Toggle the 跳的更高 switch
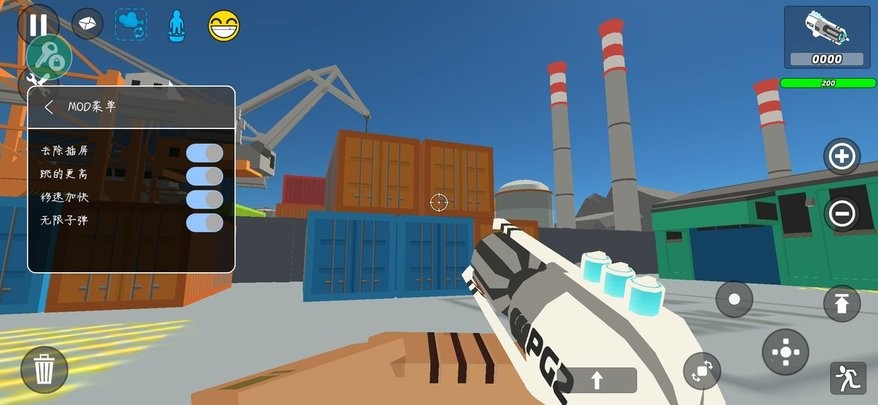 204,175
